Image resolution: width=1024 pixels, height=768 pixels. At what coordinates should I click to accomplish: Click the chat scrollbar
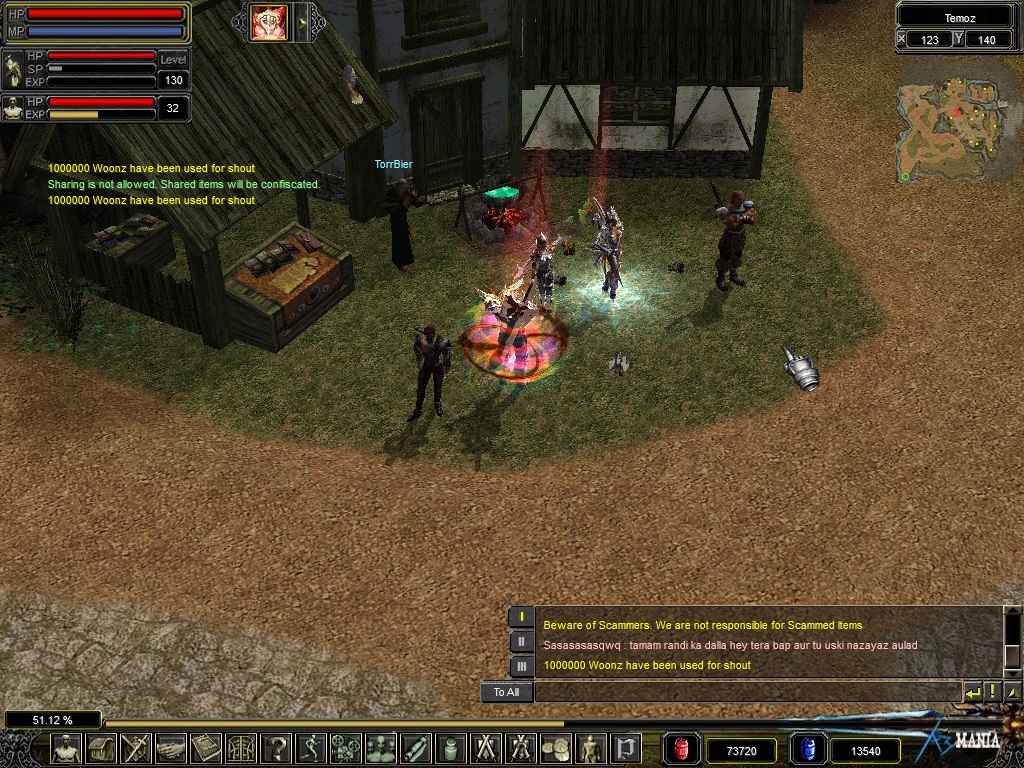[x=1011, y=641]
